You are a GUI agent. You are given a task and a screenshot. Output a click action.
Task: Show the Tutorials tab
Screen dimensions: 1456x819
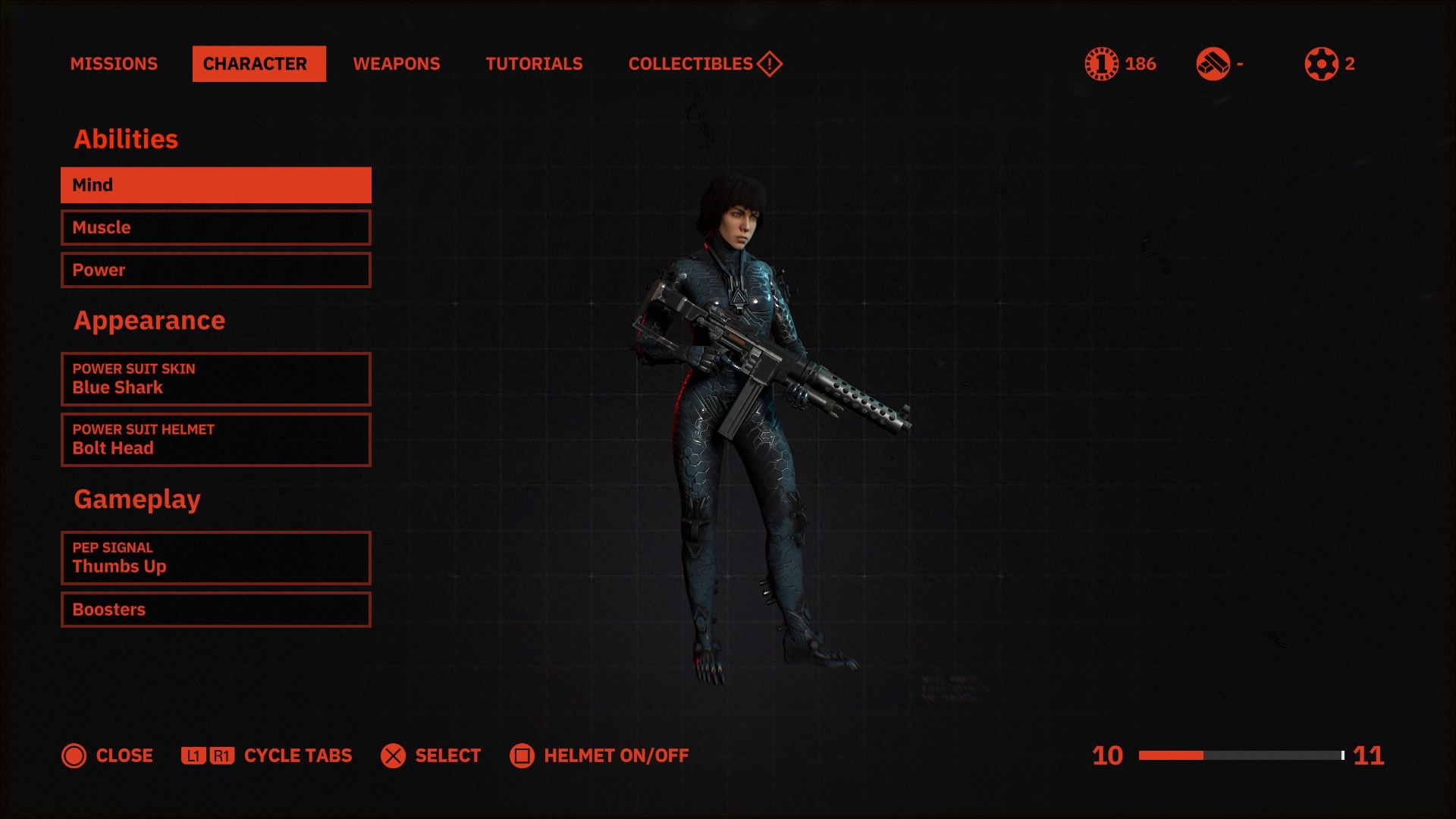pyautogui.click(x=534, y=64)
